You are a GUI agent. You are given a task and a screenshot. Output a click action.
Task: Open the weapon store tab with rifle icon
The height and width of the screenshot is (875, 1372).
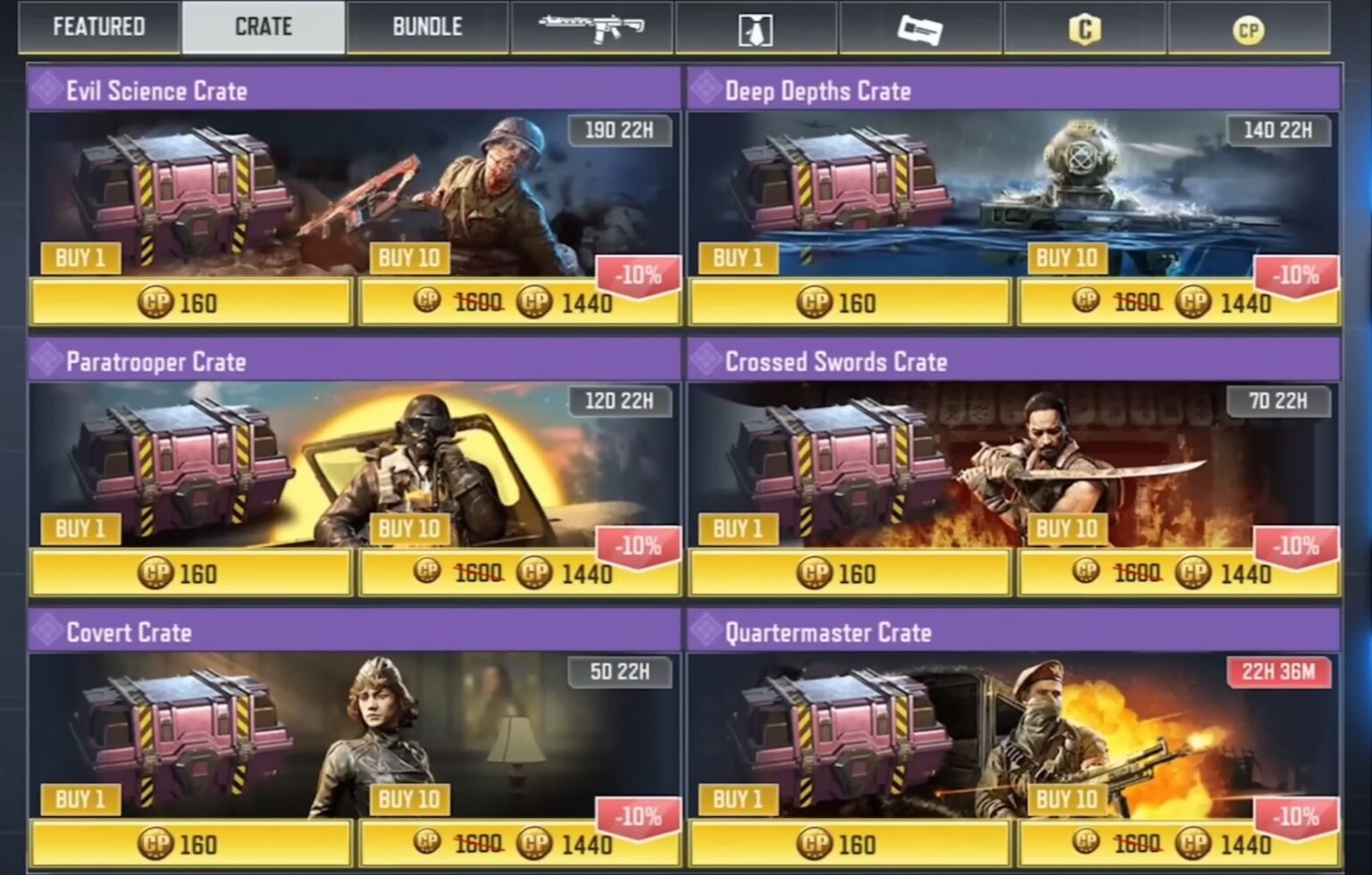594,28
